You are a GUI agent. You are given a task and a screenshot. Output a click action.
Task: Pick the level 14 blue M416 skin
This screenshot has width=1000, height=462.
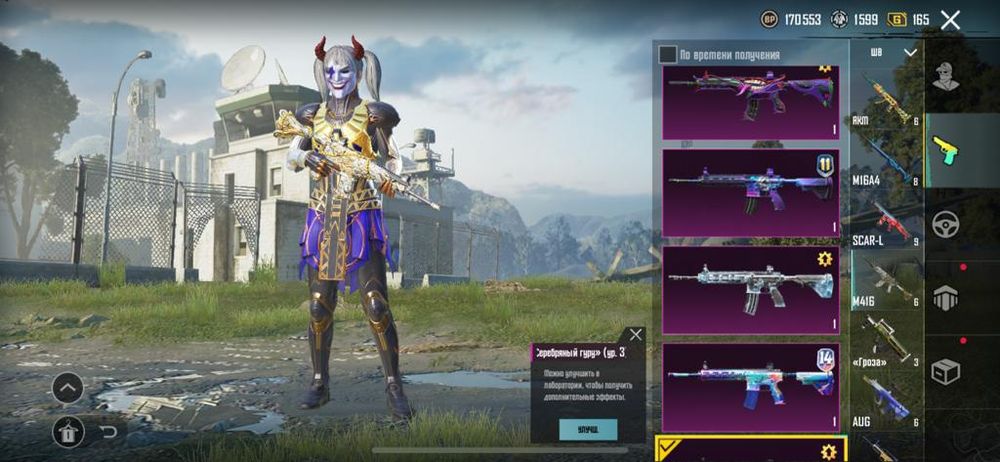(750, 386)
